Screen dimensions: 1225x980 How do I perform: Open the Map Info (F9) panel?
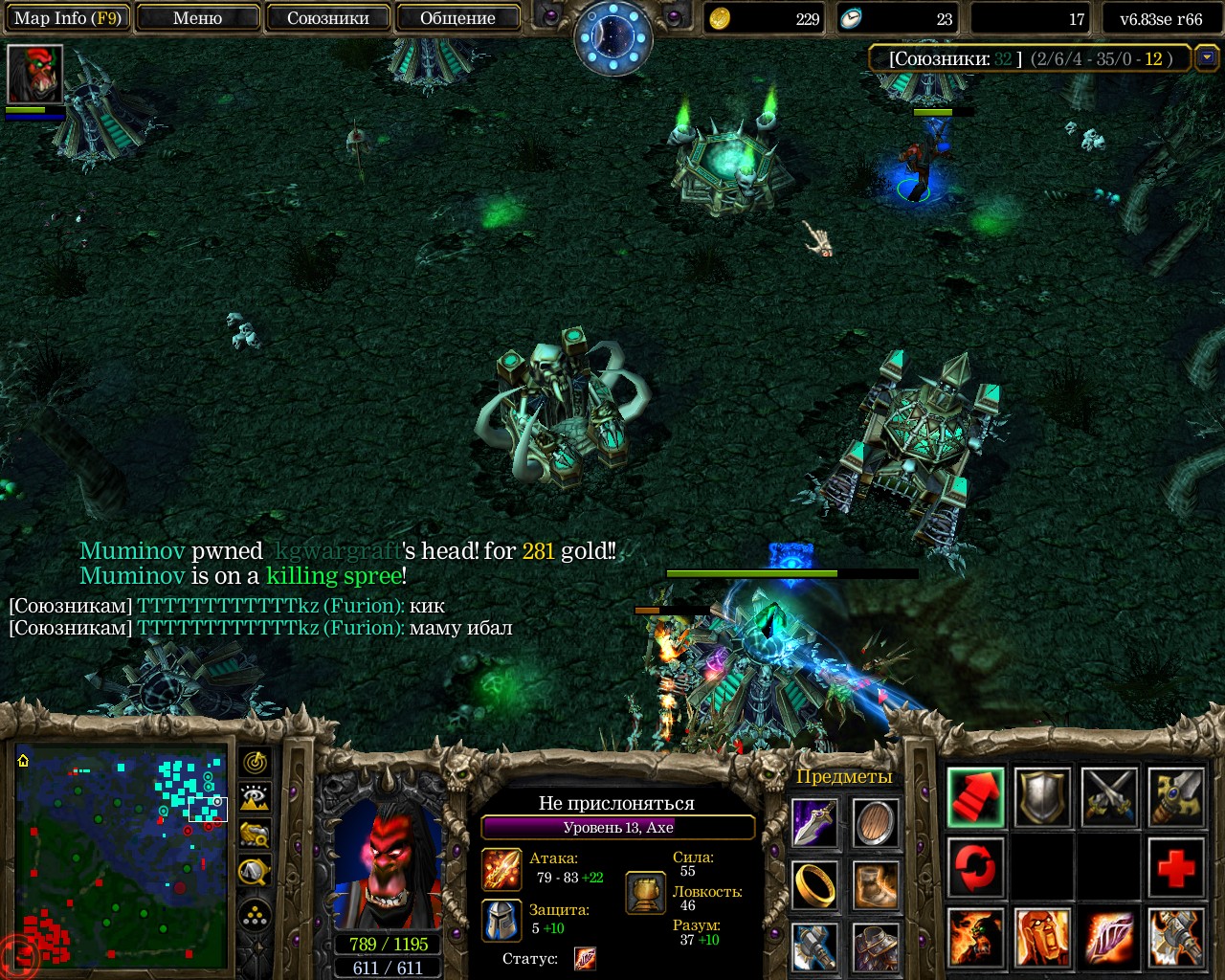[67, 18]
